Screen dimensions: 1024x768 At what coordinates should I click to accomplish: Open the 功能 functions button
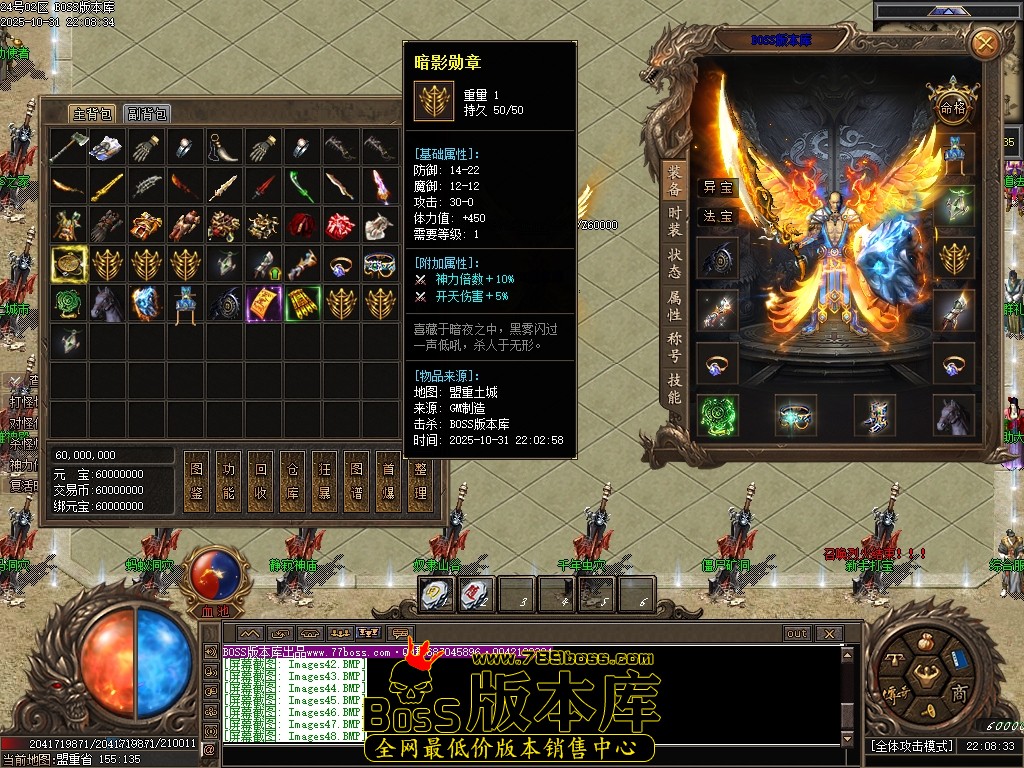click(228, 481)
